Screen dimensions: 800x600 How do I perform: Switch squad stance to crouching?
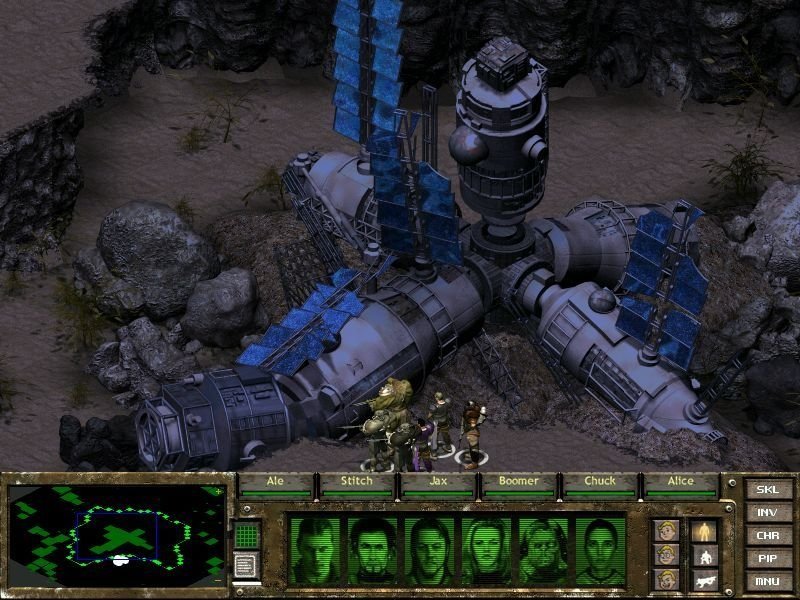tap(705, 556)
